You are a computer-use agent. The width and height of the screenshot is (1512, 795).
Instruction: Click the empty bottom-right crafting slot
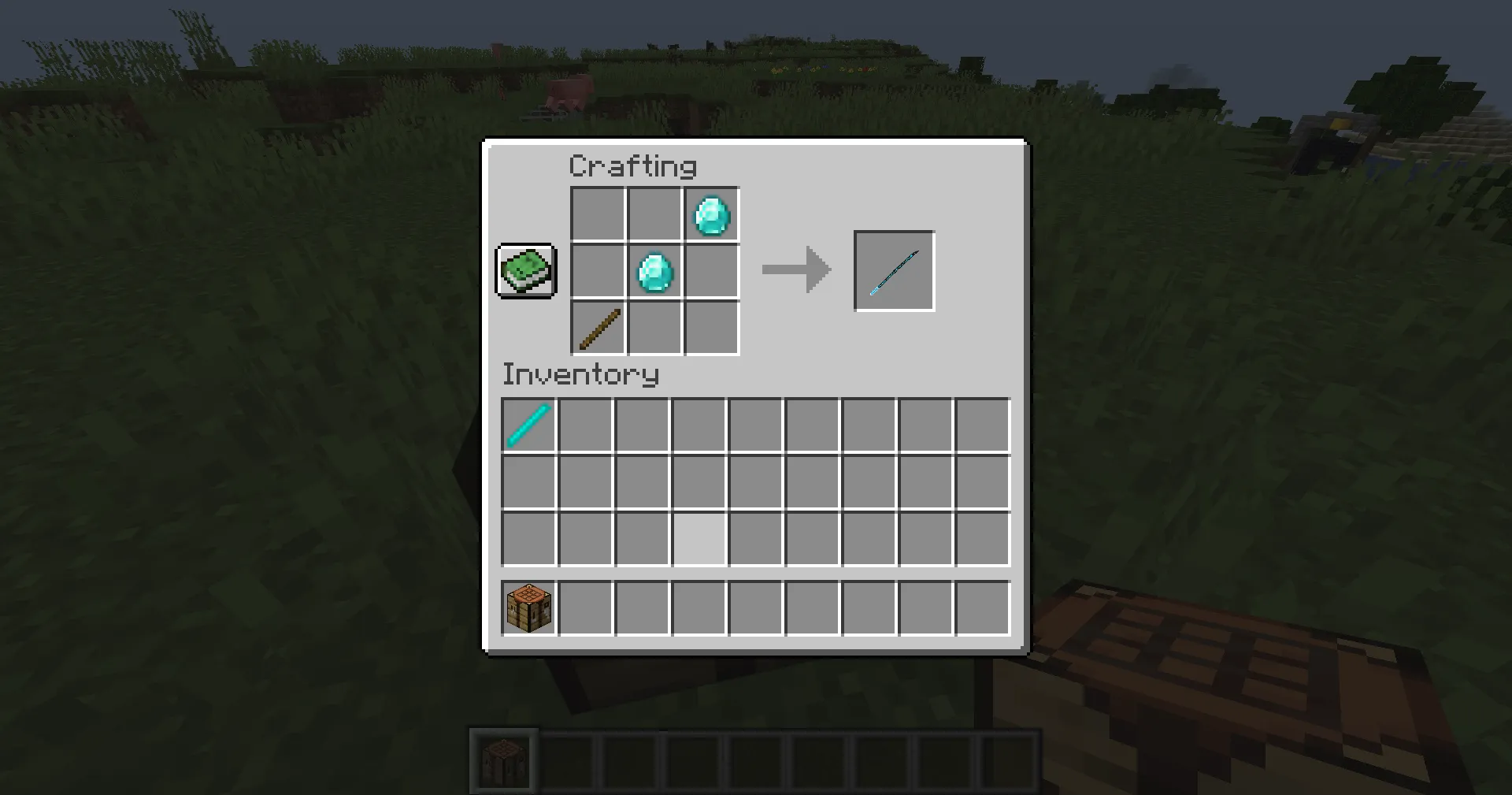click(710, 329)
